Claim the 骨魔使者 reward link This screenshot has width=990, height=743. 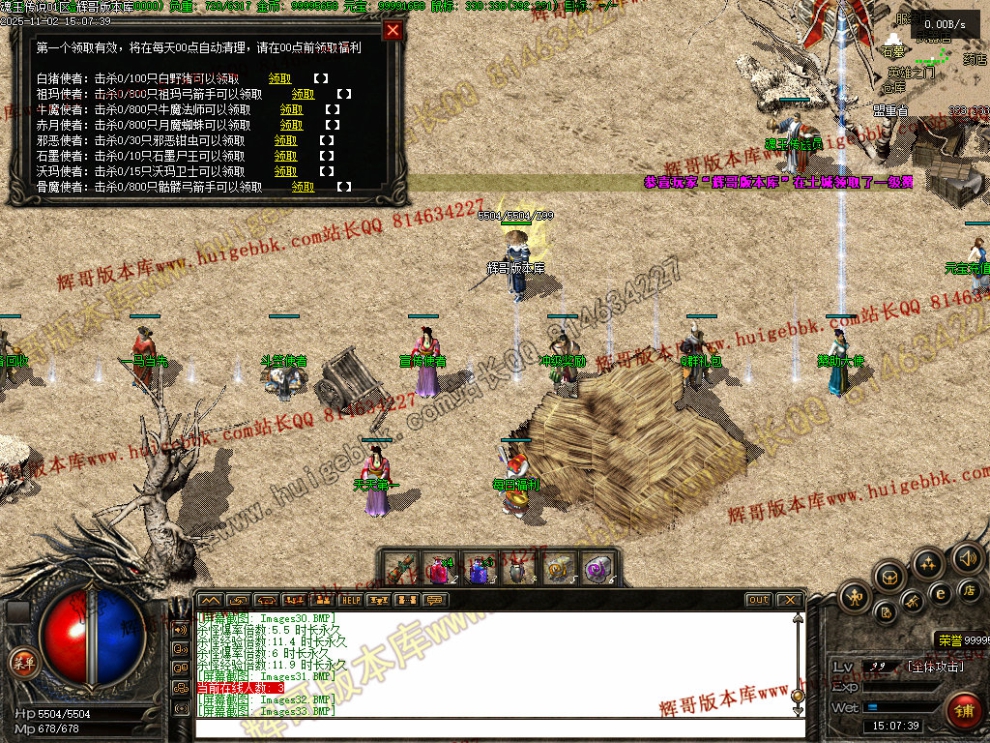[x=303, y=187]
